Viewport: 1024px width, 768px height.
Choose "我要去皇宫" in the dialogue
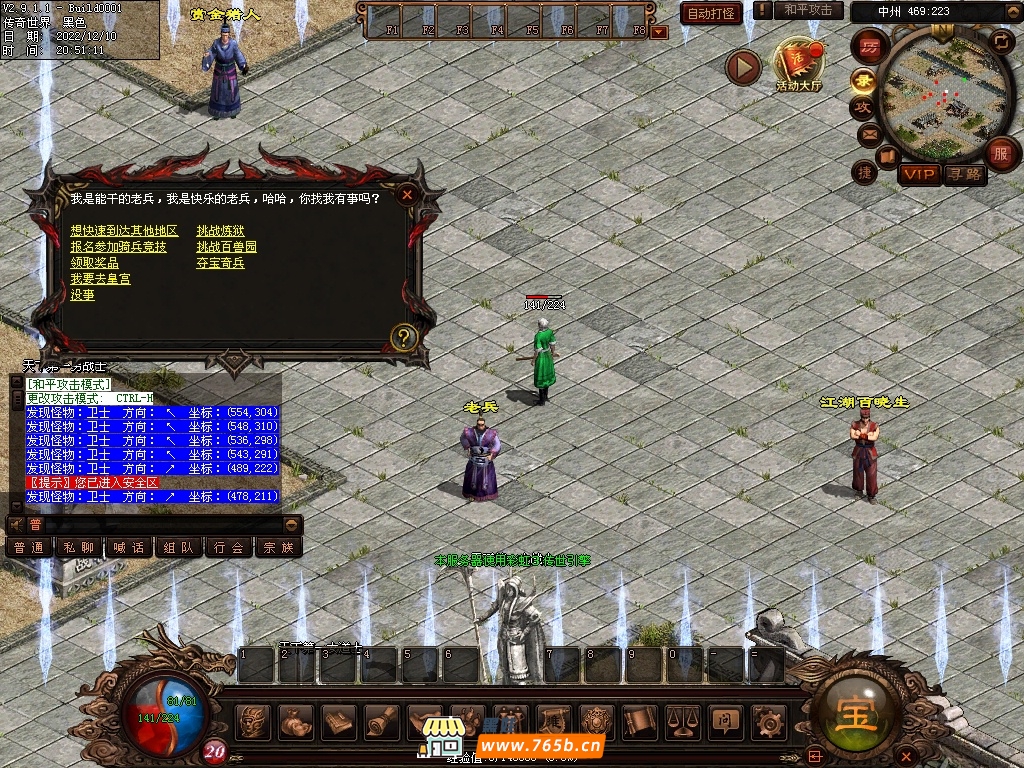100,279
